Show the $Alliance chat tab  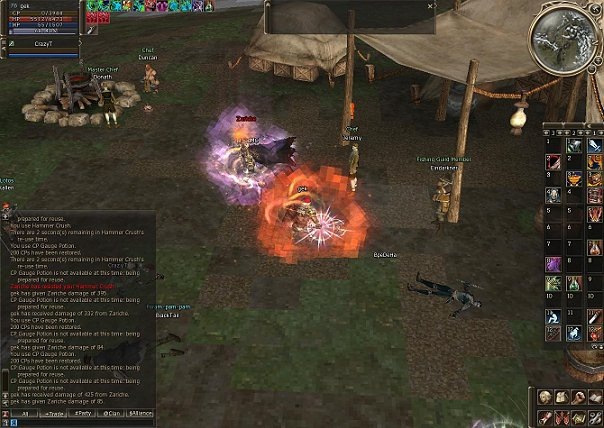pyautogui.click(x=141, y=412)
